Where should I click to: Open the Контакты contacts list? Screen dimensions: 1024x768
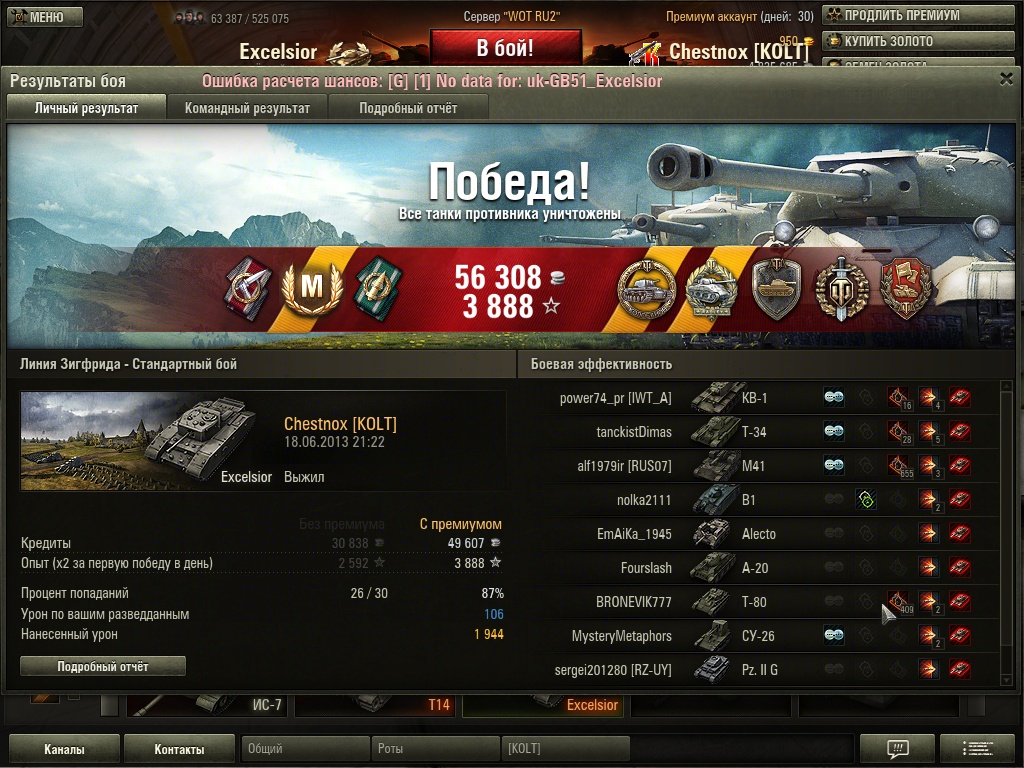point(180,749)
